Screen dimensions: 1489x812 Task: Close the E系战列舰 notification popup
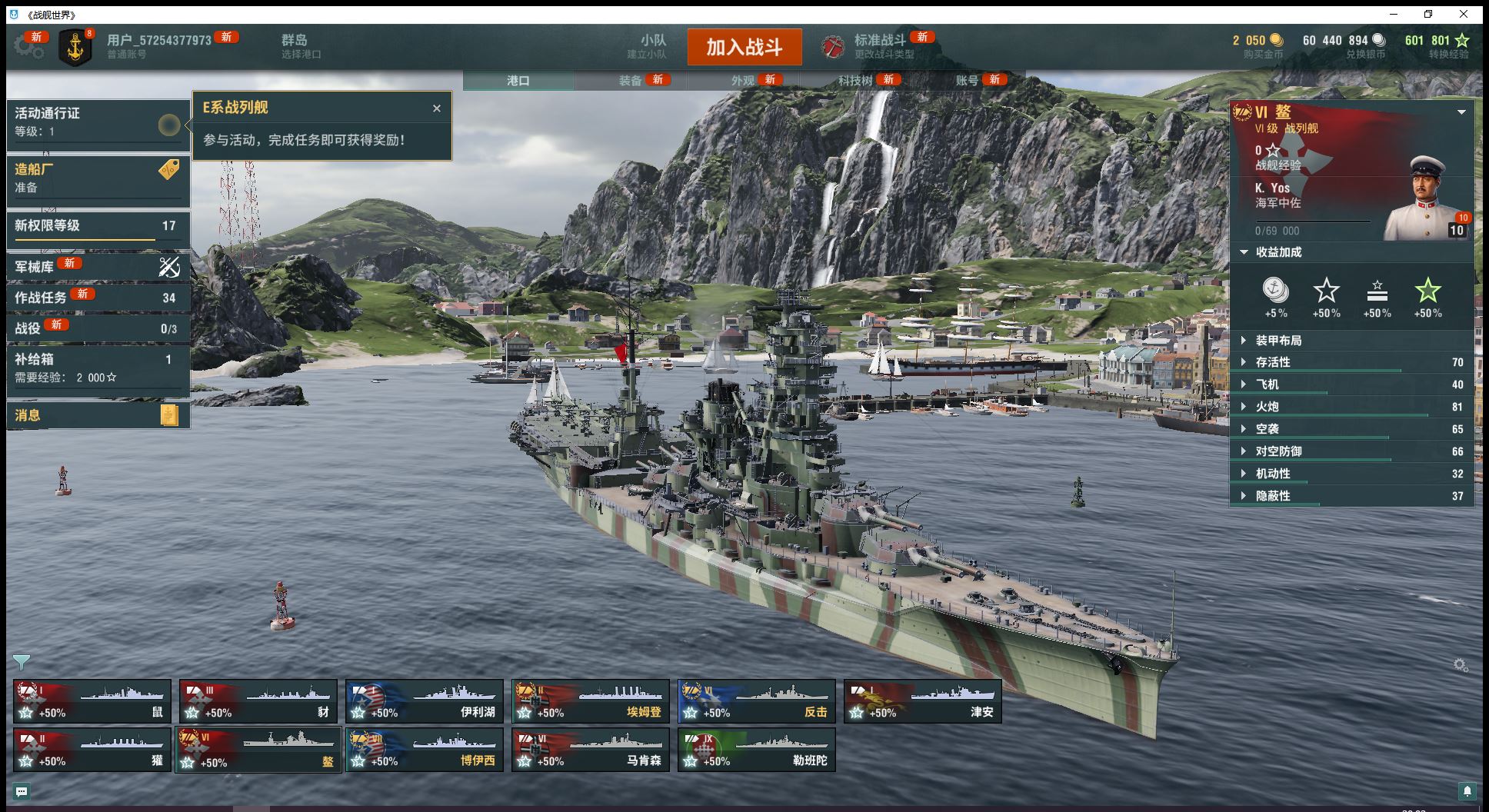tap(437, 108)
